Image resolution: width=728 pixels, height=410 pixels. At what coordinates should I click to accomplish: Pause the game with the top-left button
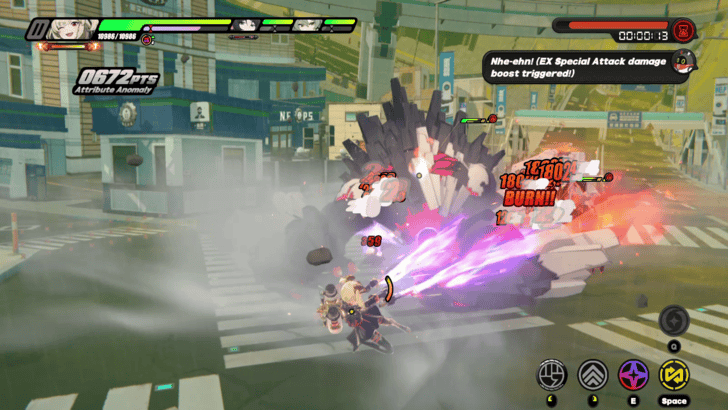click(37, 30)
